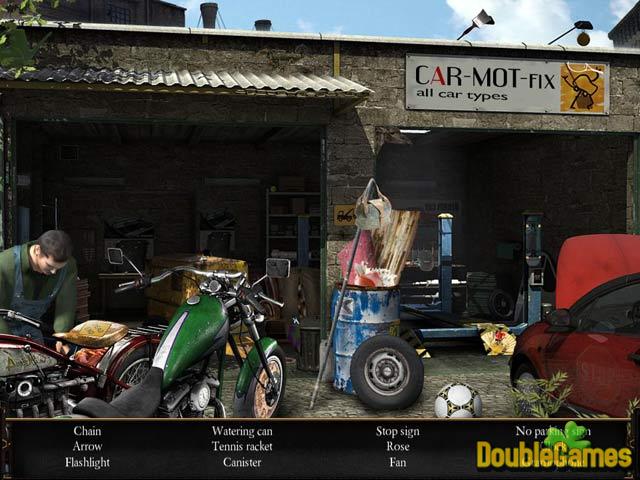Click the Flashlight list entry
The width and height of the screenshot is (640, 480).
coord(87,463)
